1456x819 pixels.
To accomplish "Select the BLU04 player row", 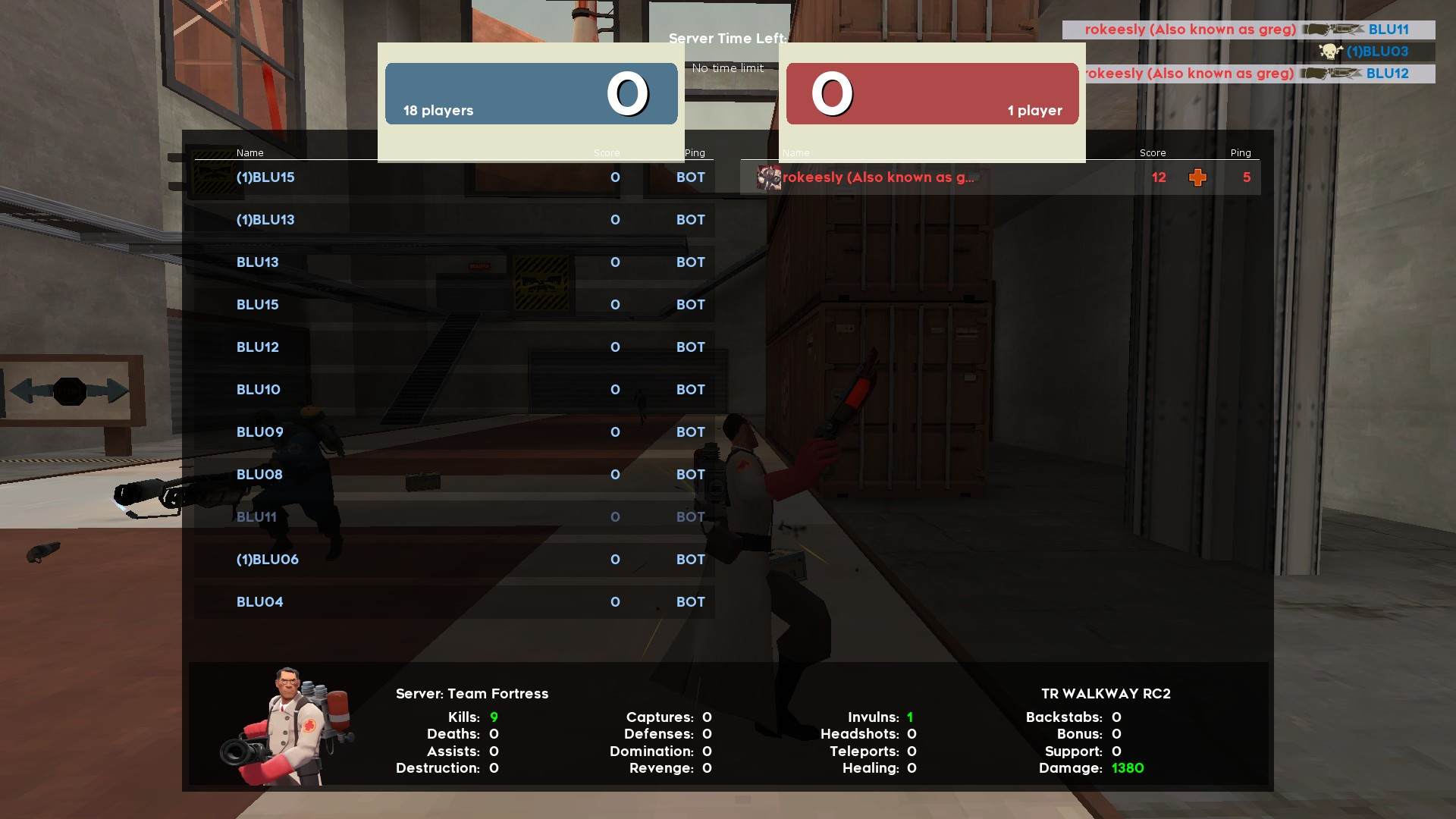I will coord(379,601).
